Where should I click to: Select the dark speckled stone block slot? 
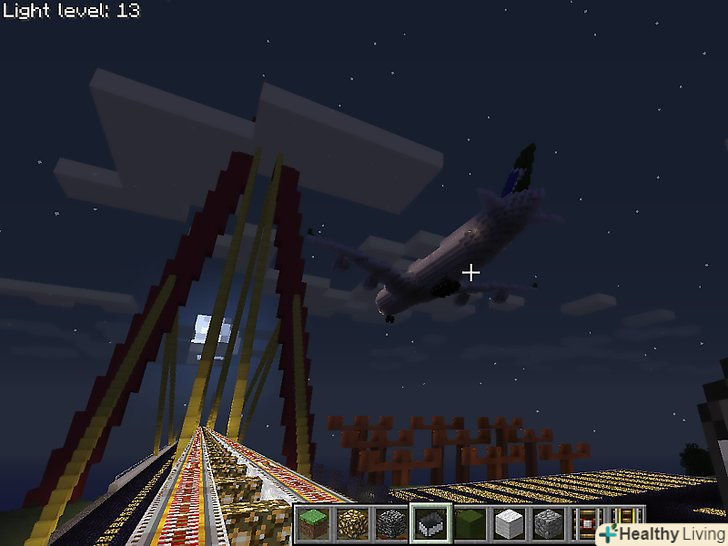pyautogui.click(x=389, y=523)
